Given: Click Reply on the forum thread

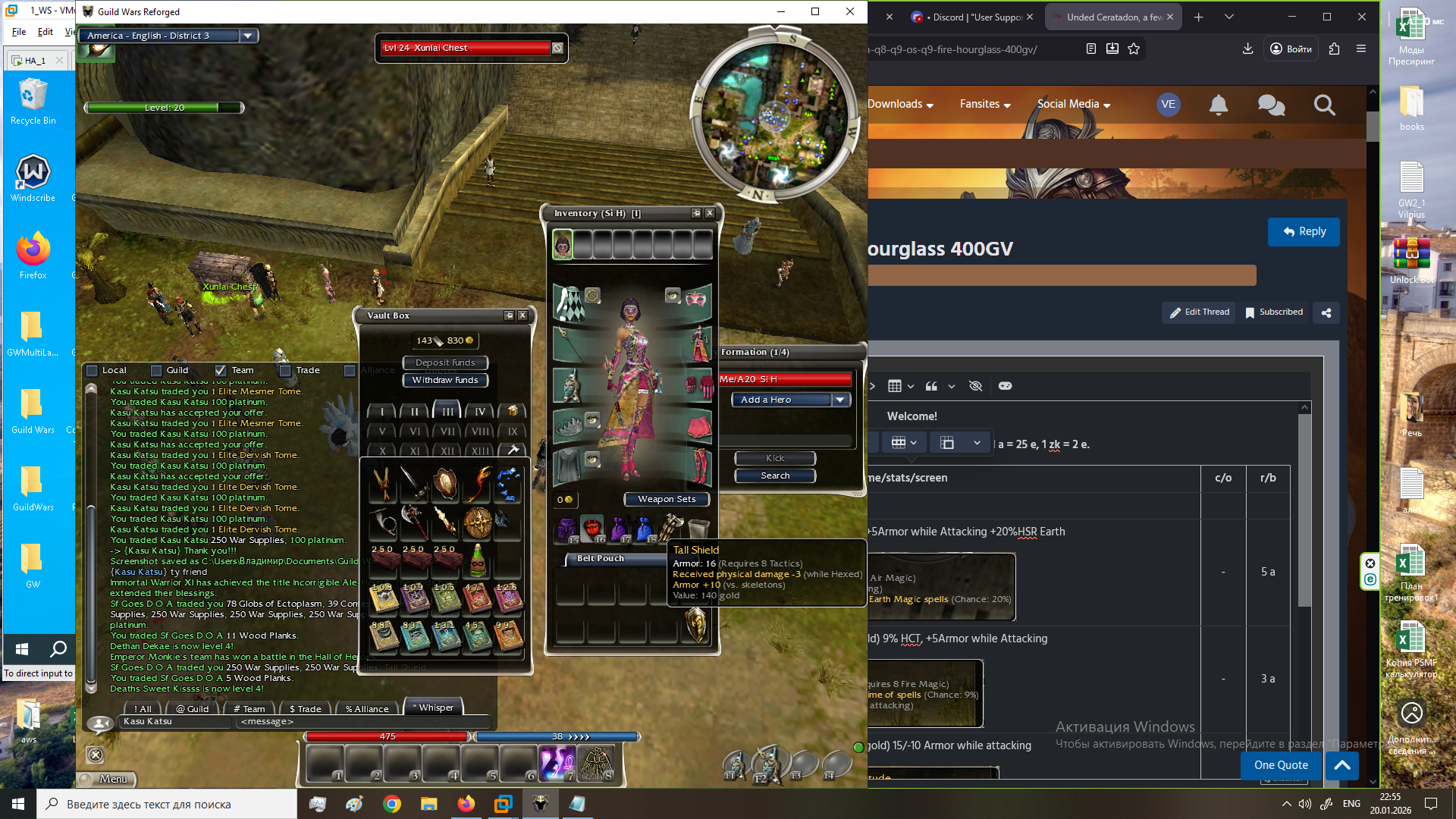Looking at the screenshot, I should (x=1304, y=232).
